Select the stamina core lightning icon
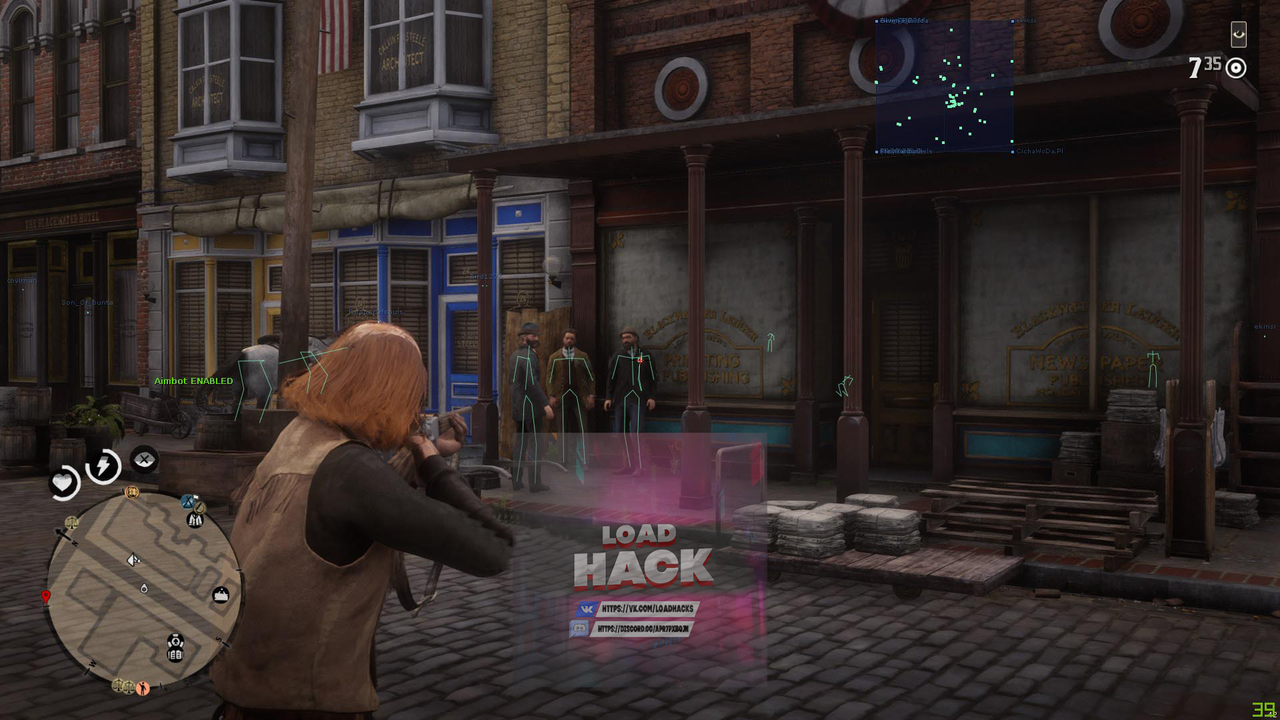1280x720 pixels. coord(103,466)
